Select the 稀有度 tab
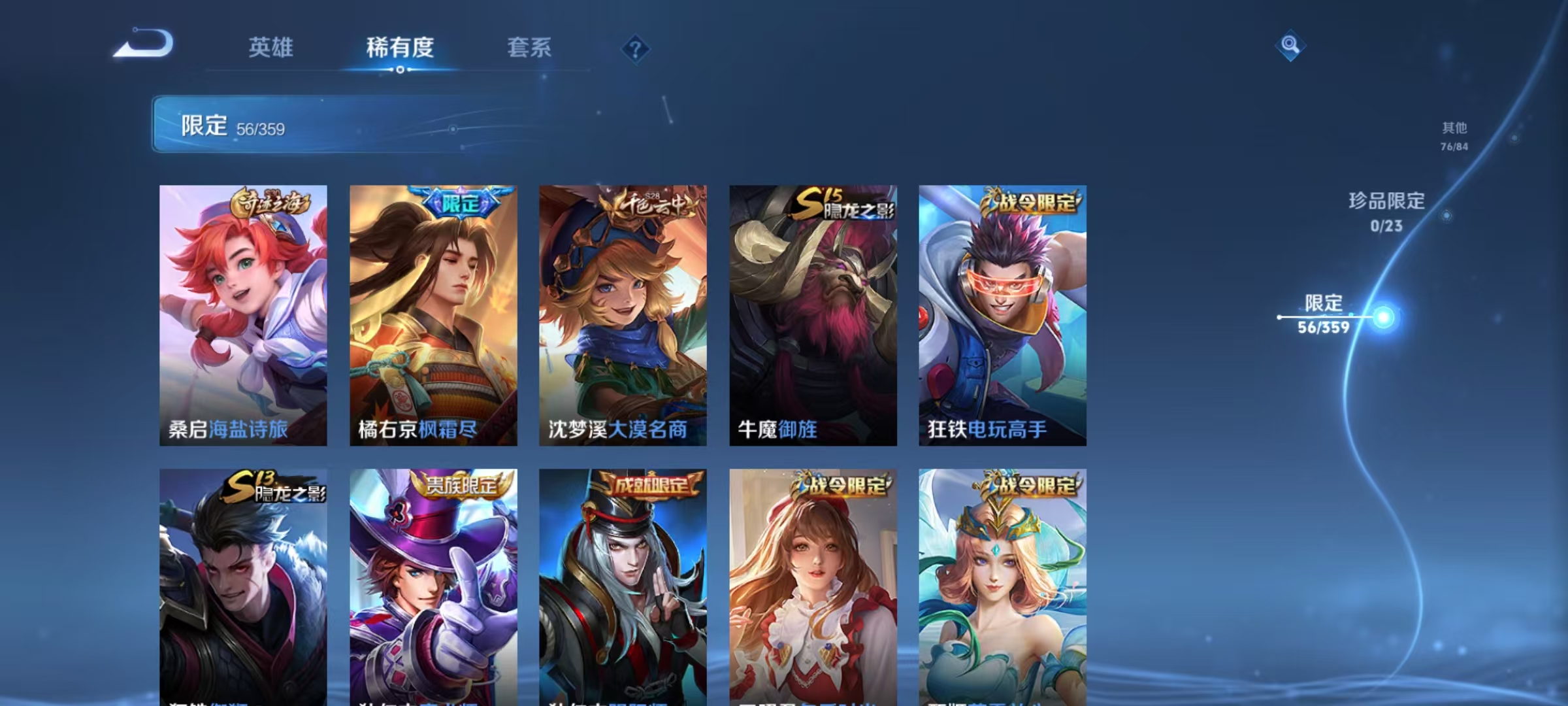 (400, 47)
